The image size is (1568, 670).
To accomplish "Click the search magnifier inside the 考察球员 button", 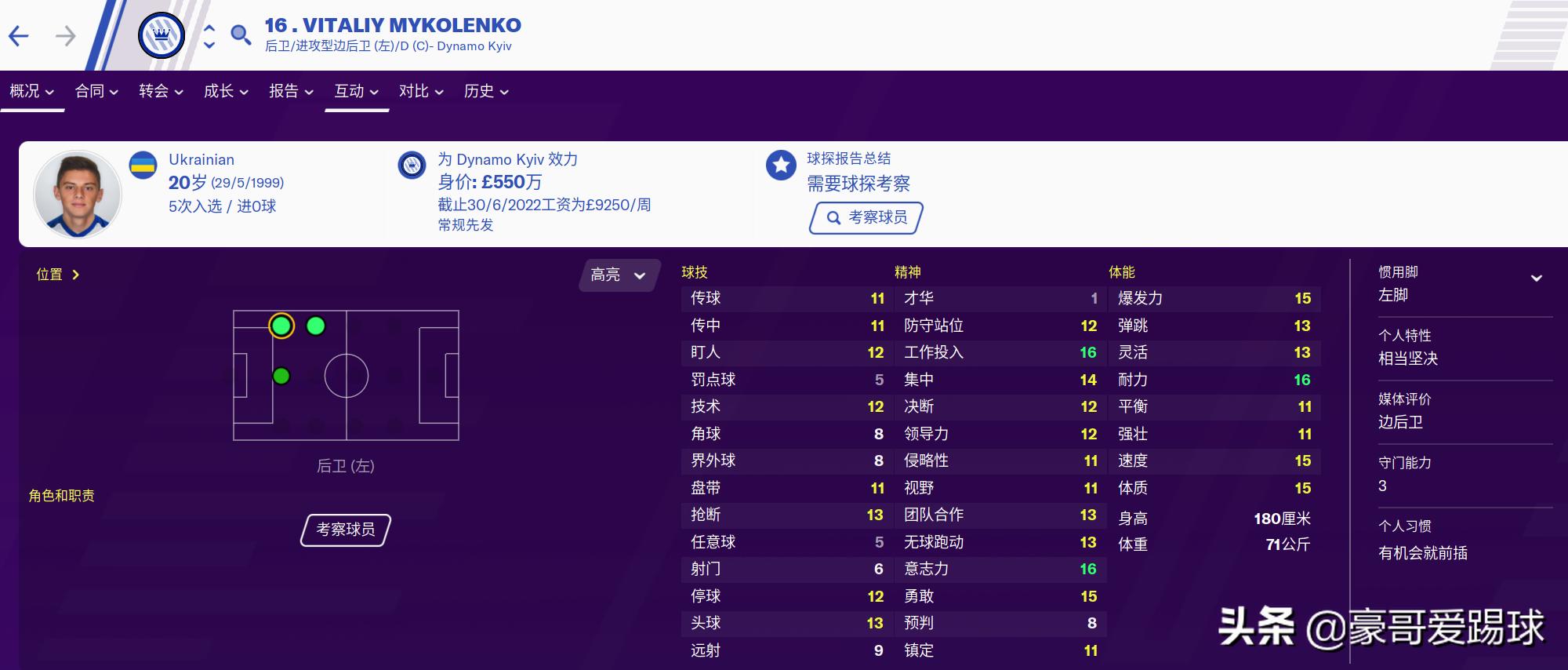I will [x=833, y=217].
